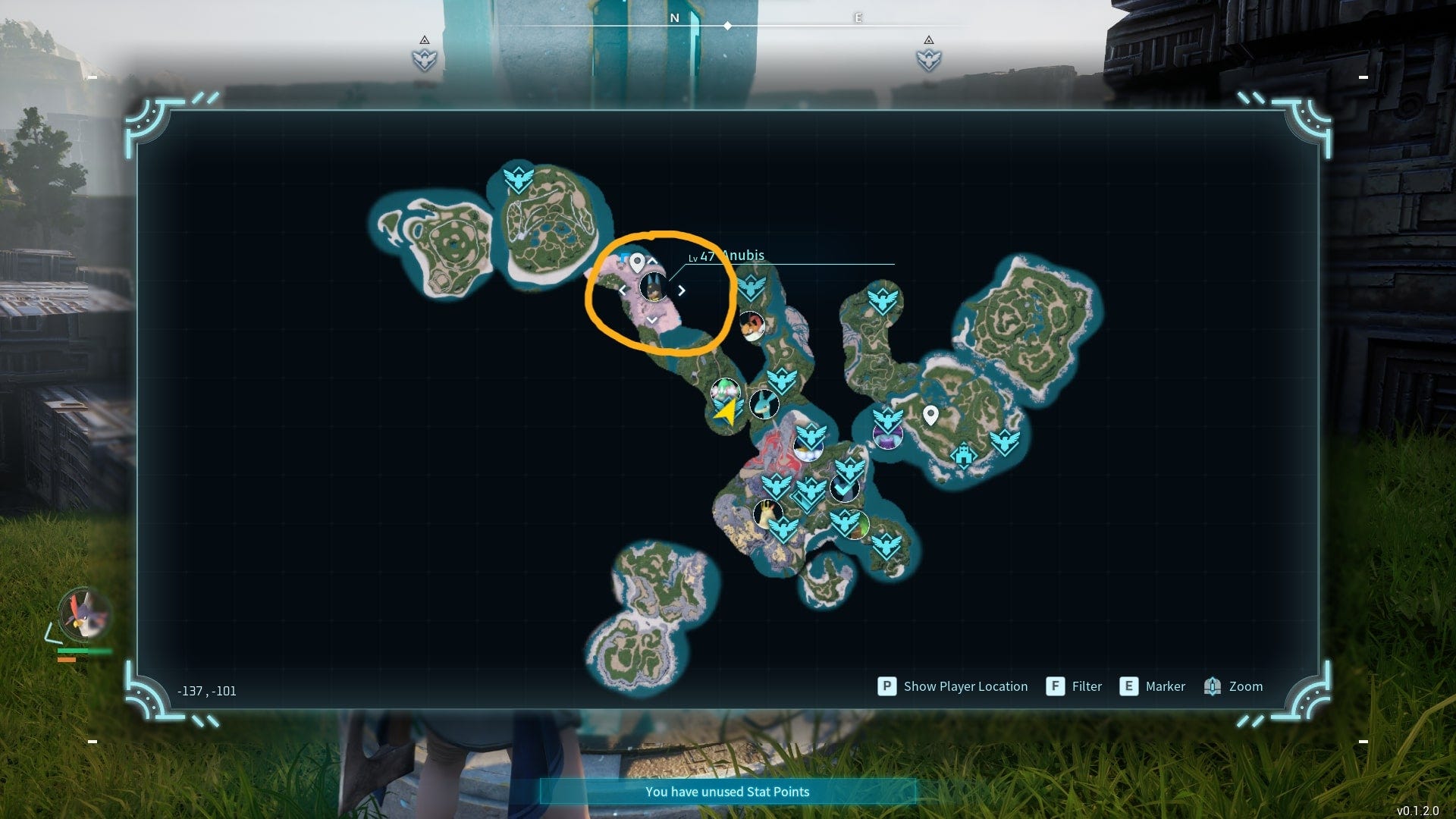Click the unused Stat Points notification banner

pos(728,791)
